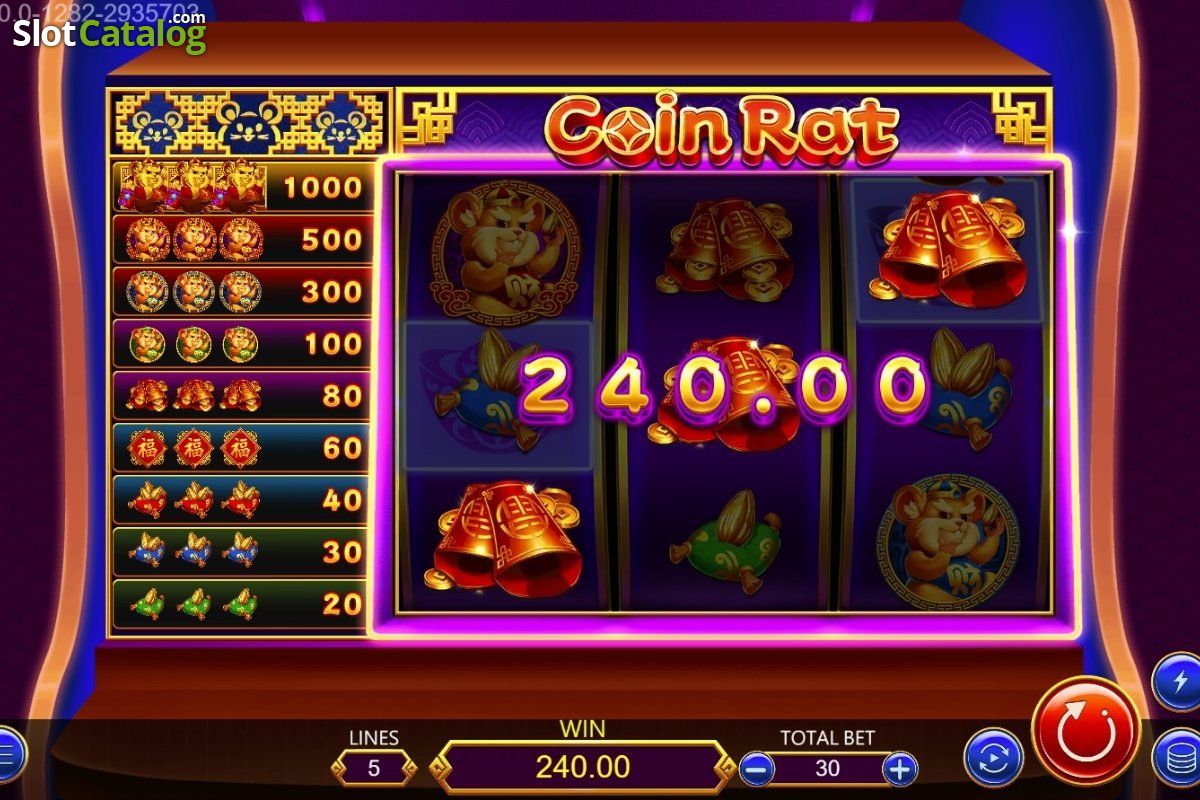This screenshot has width=1200, height=800.
Task: Activate turbo mode lightning bolt button
Action: point(1178,683)
